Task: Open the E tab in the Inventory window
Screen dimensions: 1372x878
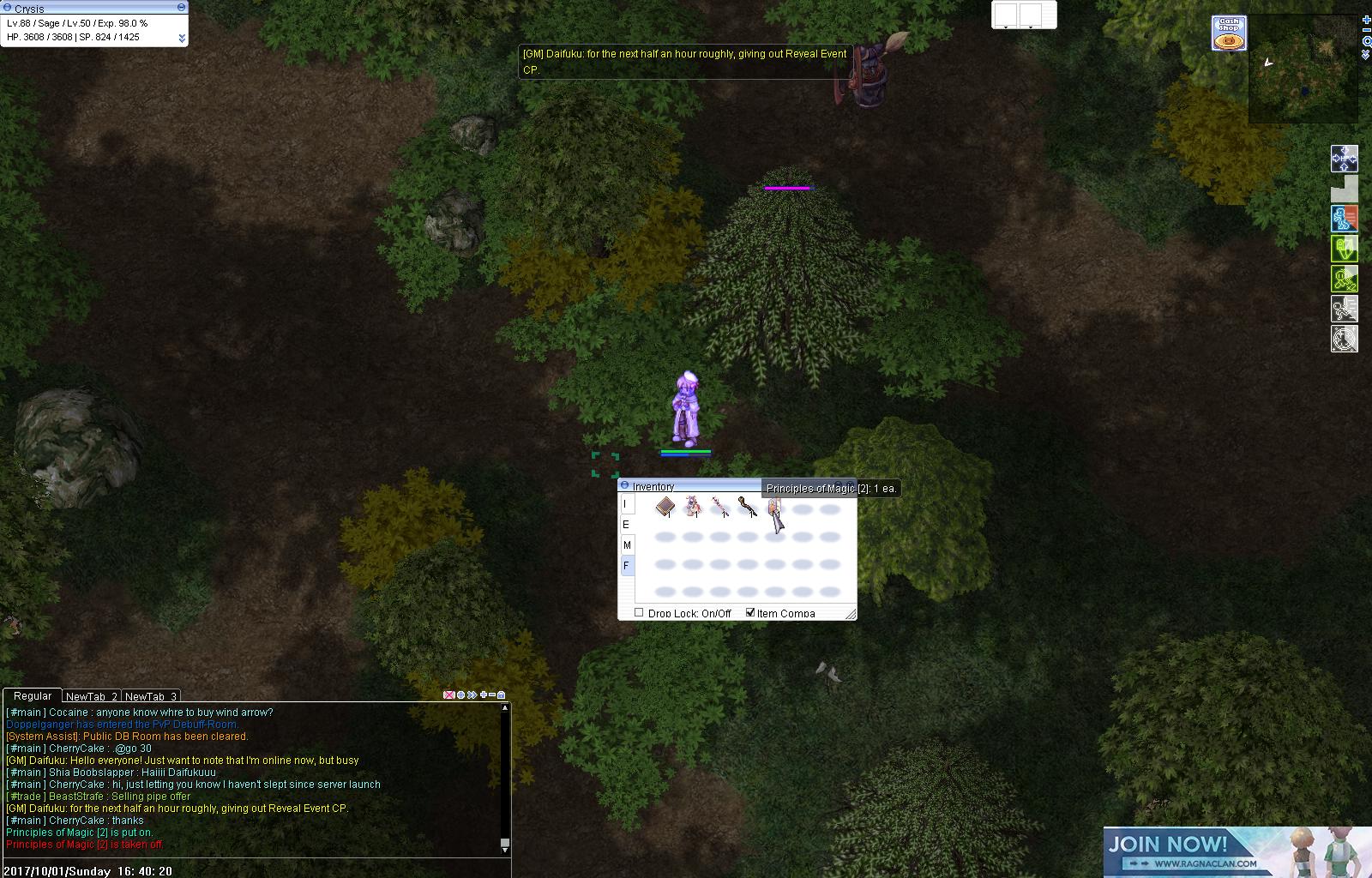Action: (x=625, y=524)
